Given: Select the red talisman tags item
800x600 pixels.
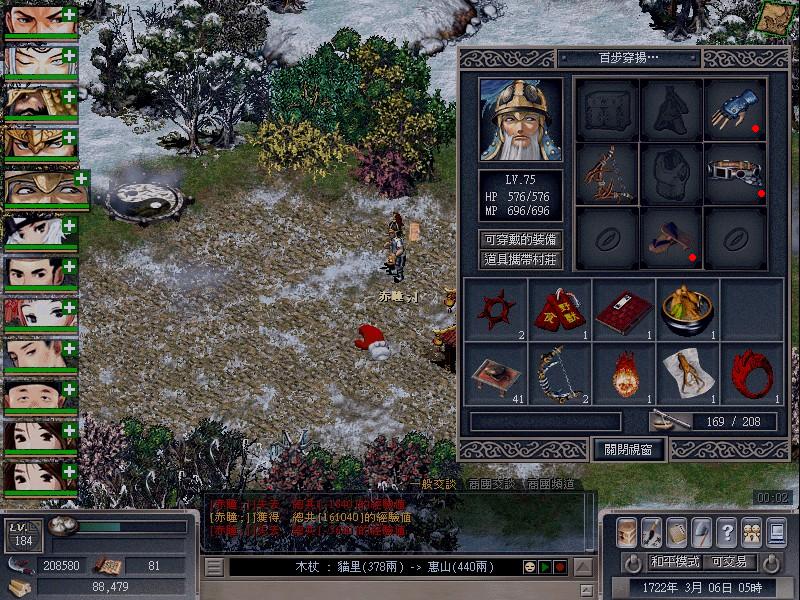Looking at the screenshot, I should pyautogui.click(x=559, y=309).
